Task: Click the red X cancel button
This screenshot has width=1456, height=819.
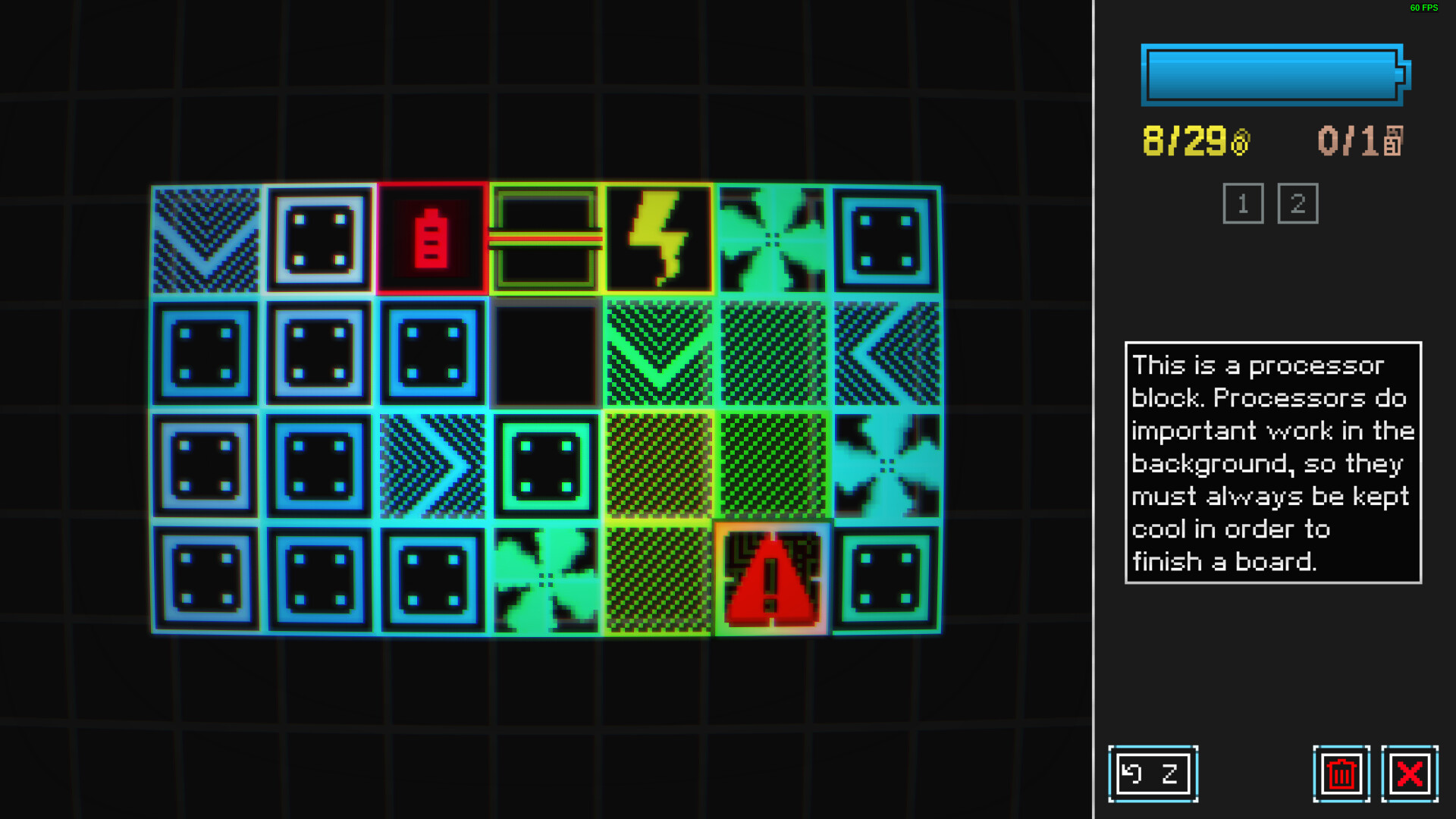Action: pos(1409,773)
